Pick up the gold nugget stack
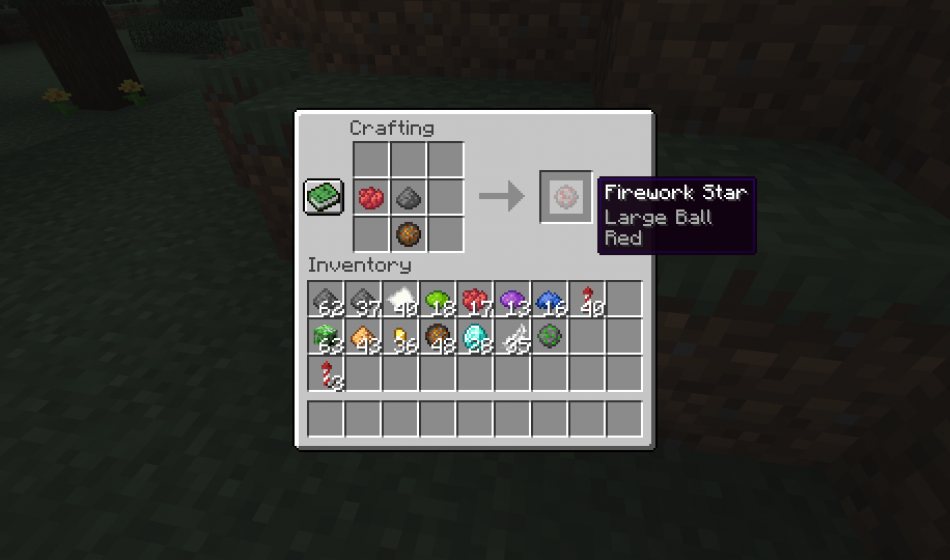The height and width of the screenshot is (560, 950). click(400, 337)
